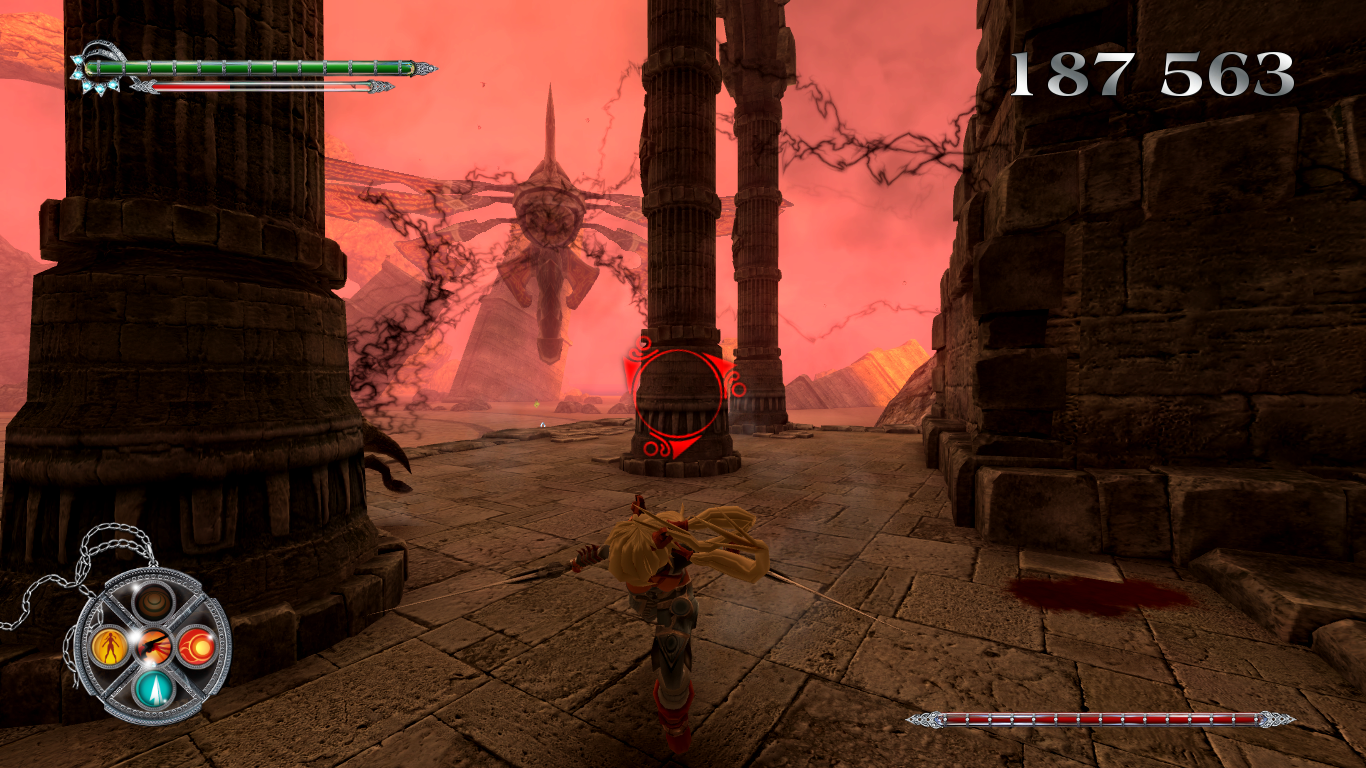Click the center winged blade amulet icon
Screen dimensions: 1366x768
coord(154,646)
